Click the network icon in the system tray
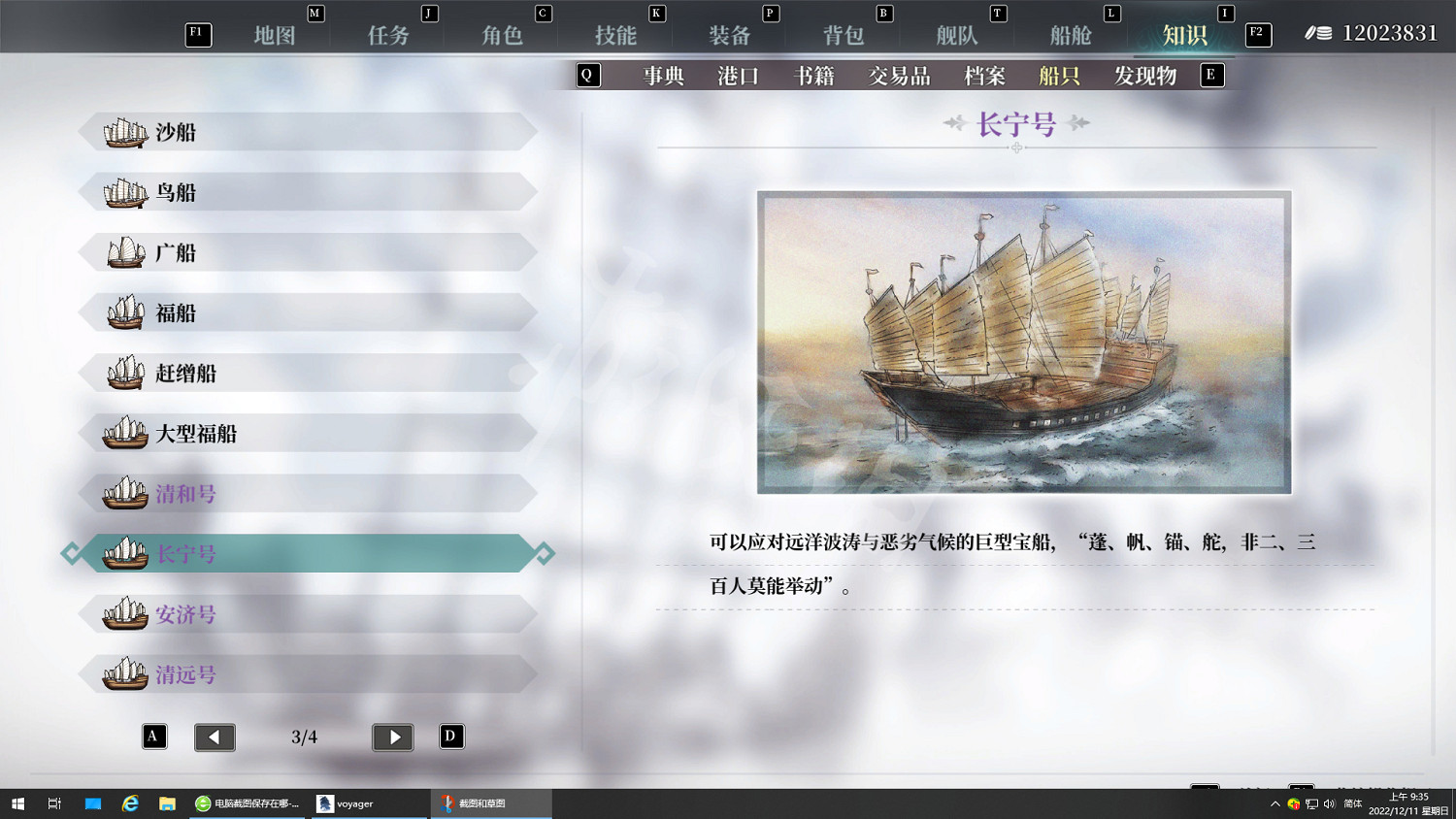 coord(1311,803)
